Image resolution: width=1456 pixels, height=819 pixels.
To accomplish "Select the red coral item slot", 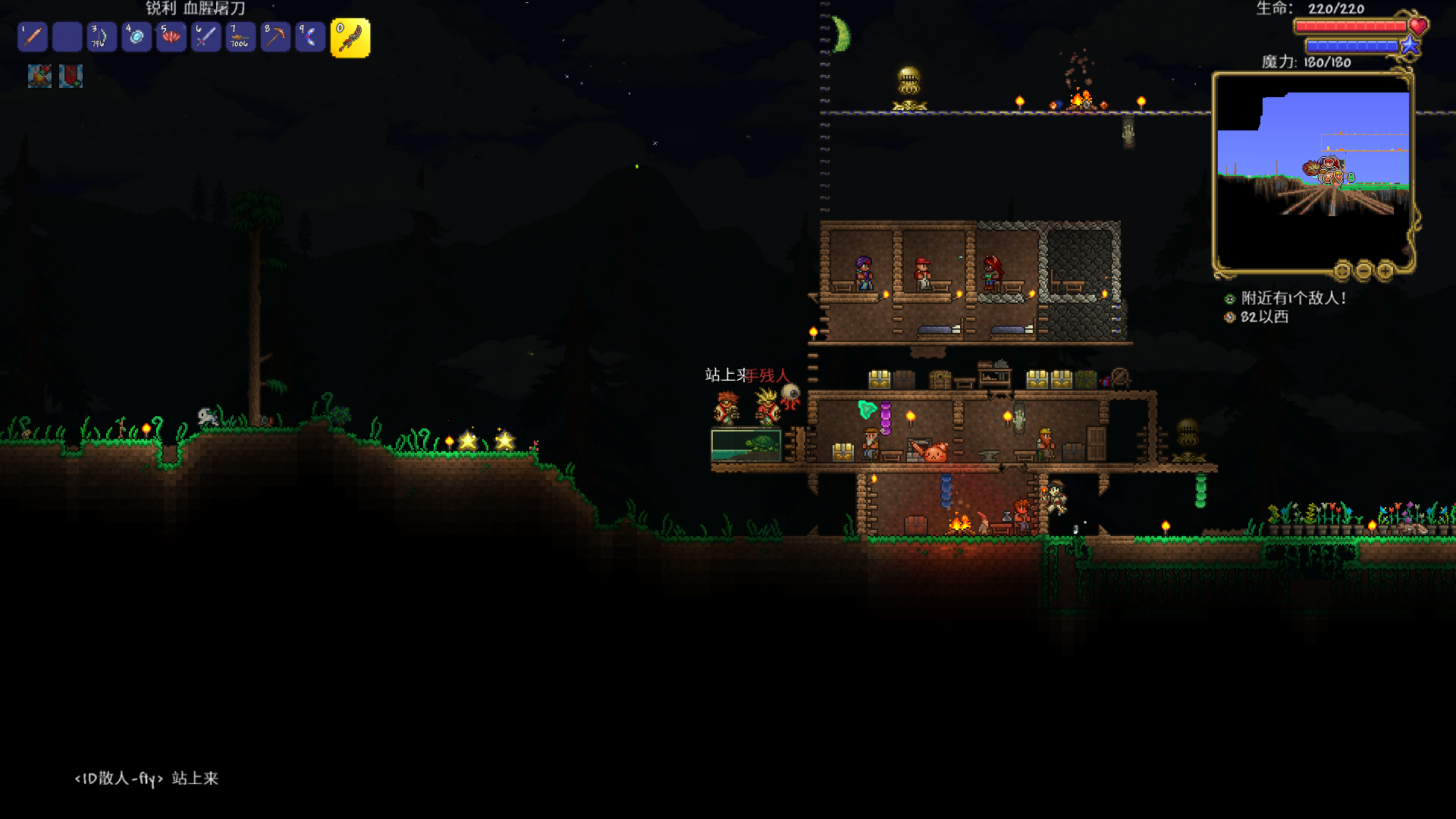I will coord(171,36).
